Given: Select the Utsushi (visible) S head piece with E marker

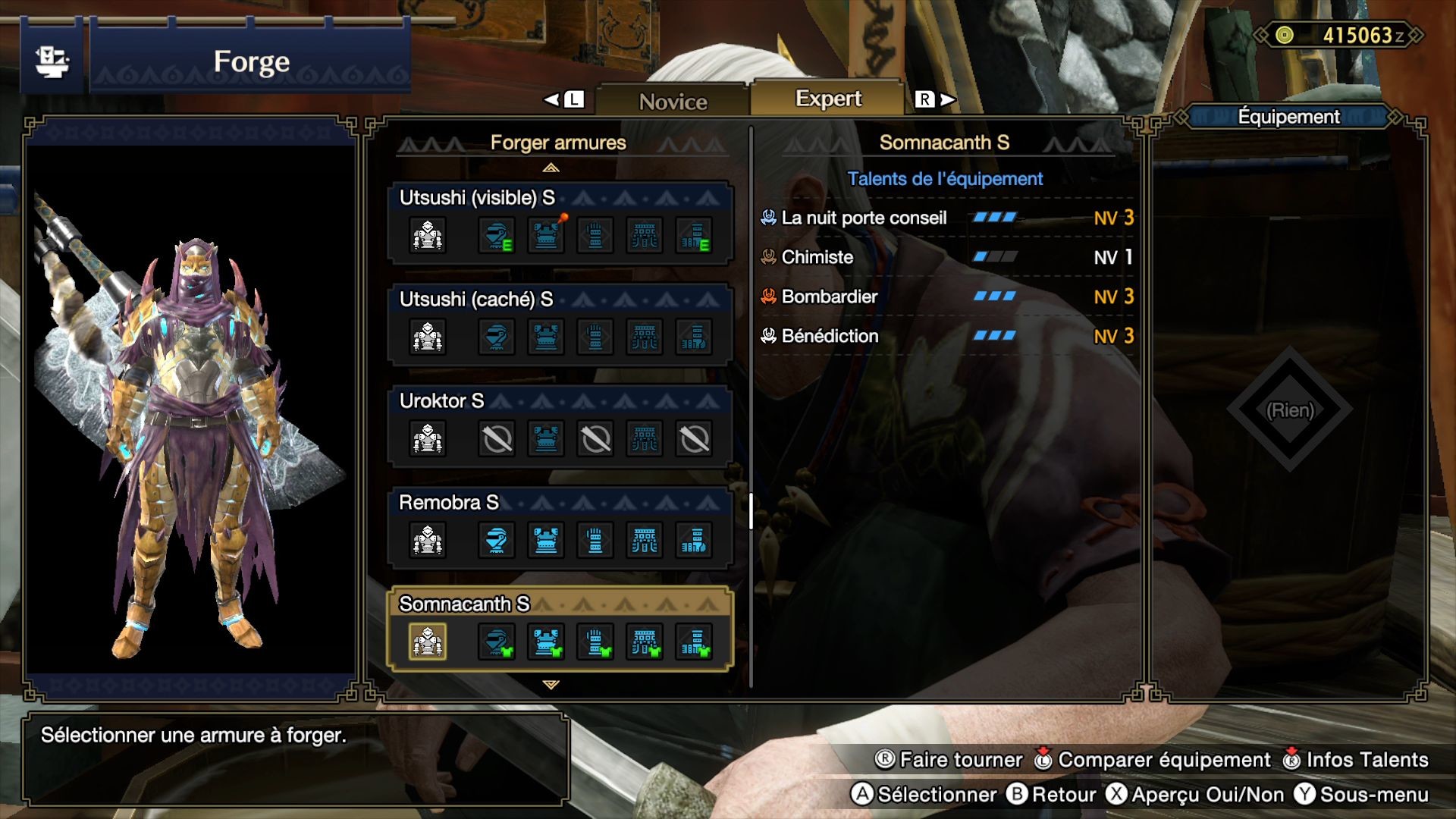Looking at the screenshot, I should pos(497,235).
